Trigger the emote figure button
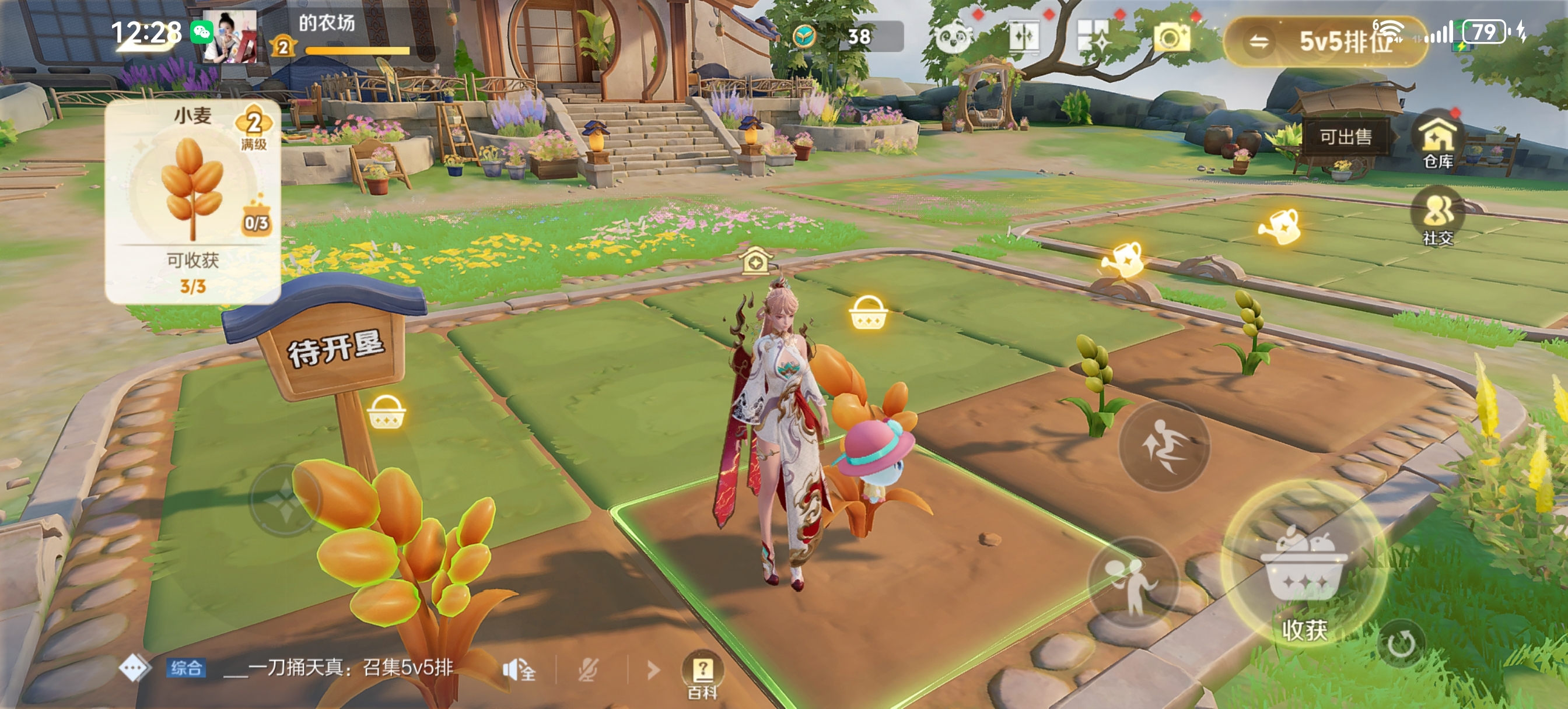The height and width of the screenshot is (709, 1568). point(1132,583)
